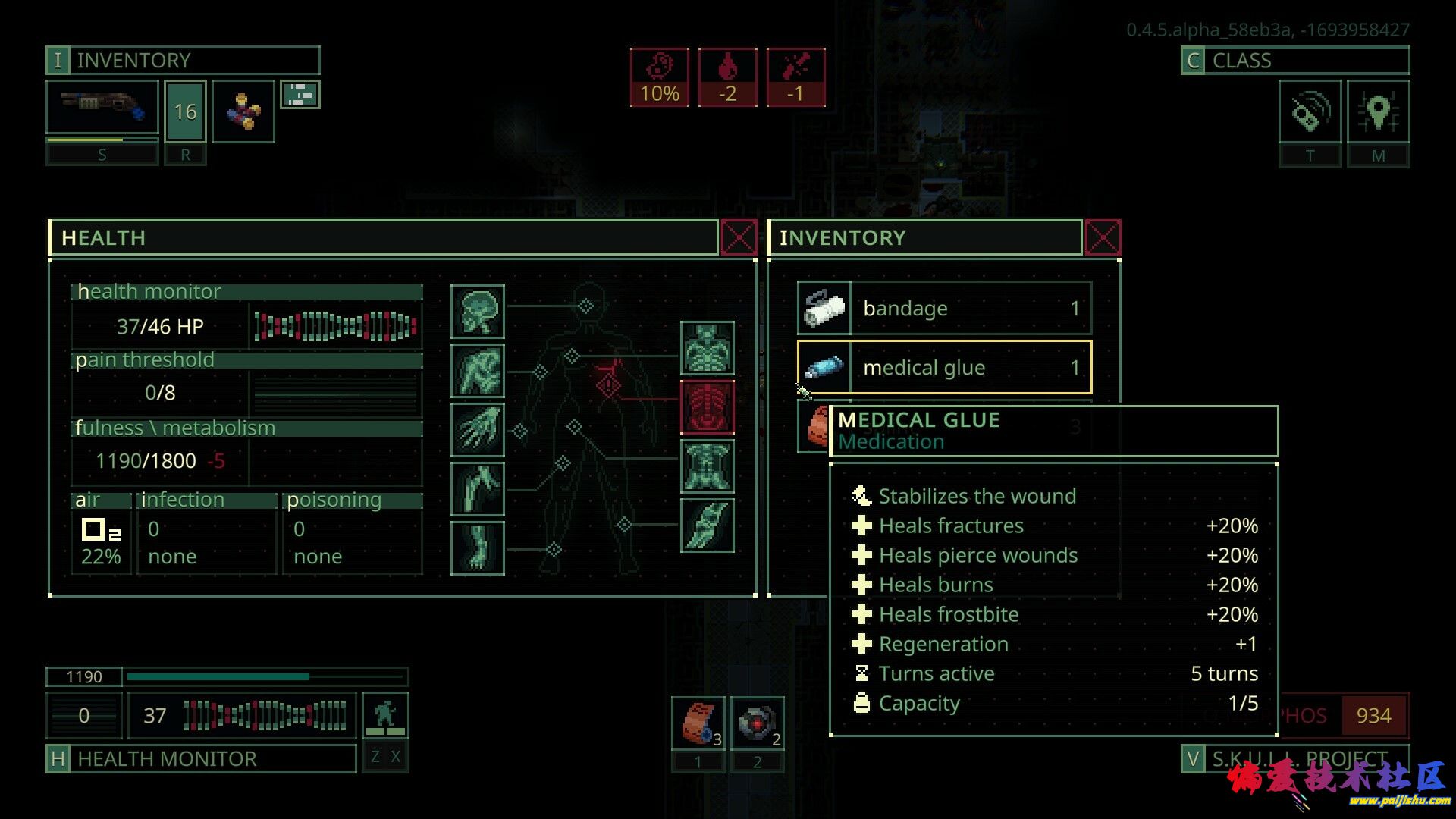Select the hand body part icon
1456x819 pixels.
point(478,430)
